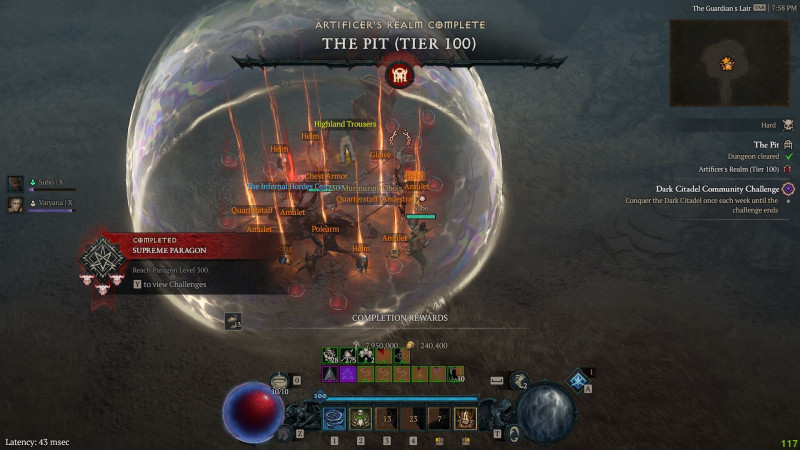Screen dimensions: 800x450
Task: Select party member Subo's portrait
Action: pos(16,183)
